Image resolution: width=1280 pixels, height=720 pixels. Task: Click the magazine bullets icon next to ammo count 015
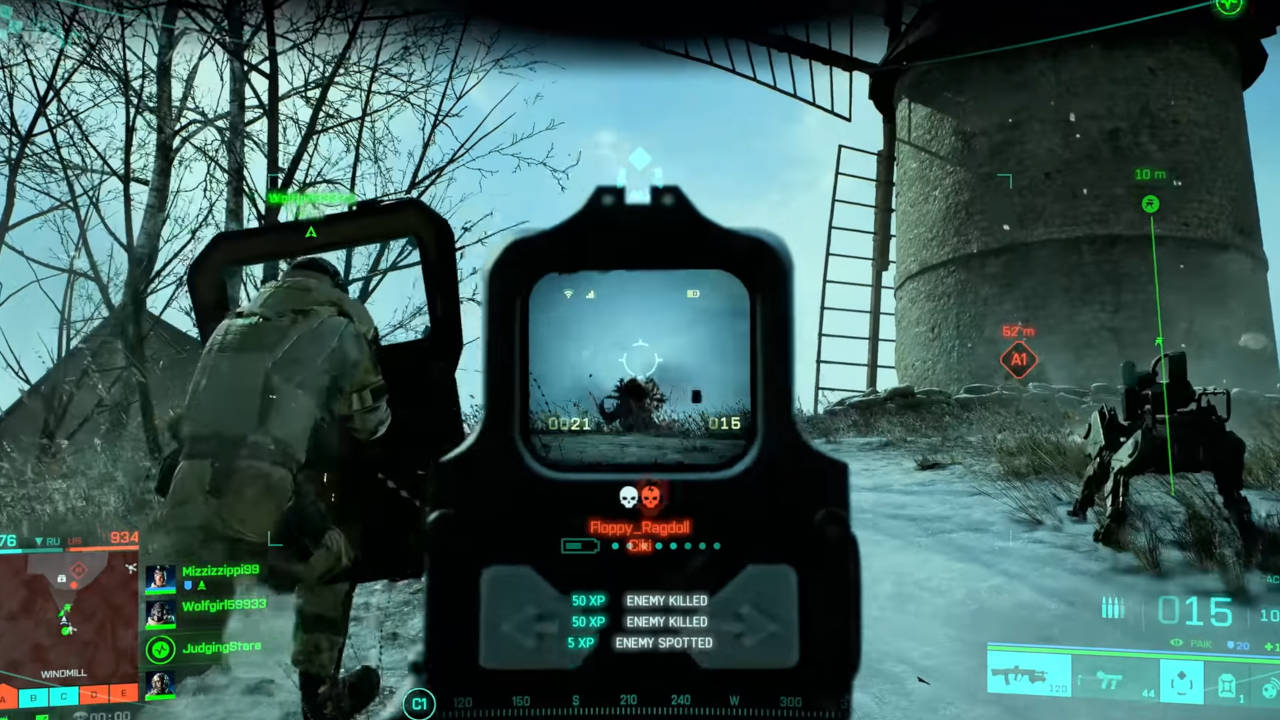[1113, 605]
